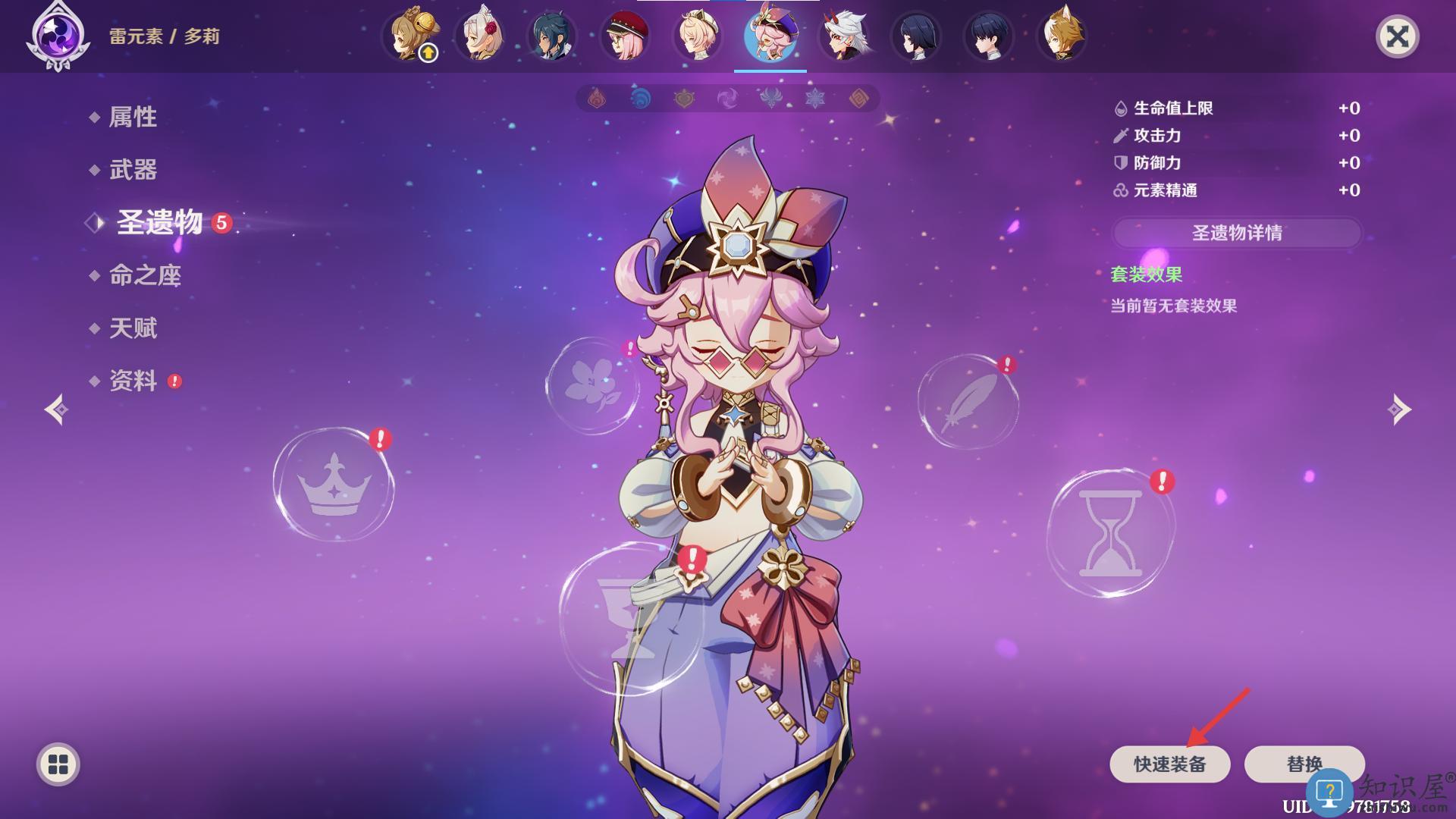
Task: Go to previous character with left arrow
Action: pos(56,409)
